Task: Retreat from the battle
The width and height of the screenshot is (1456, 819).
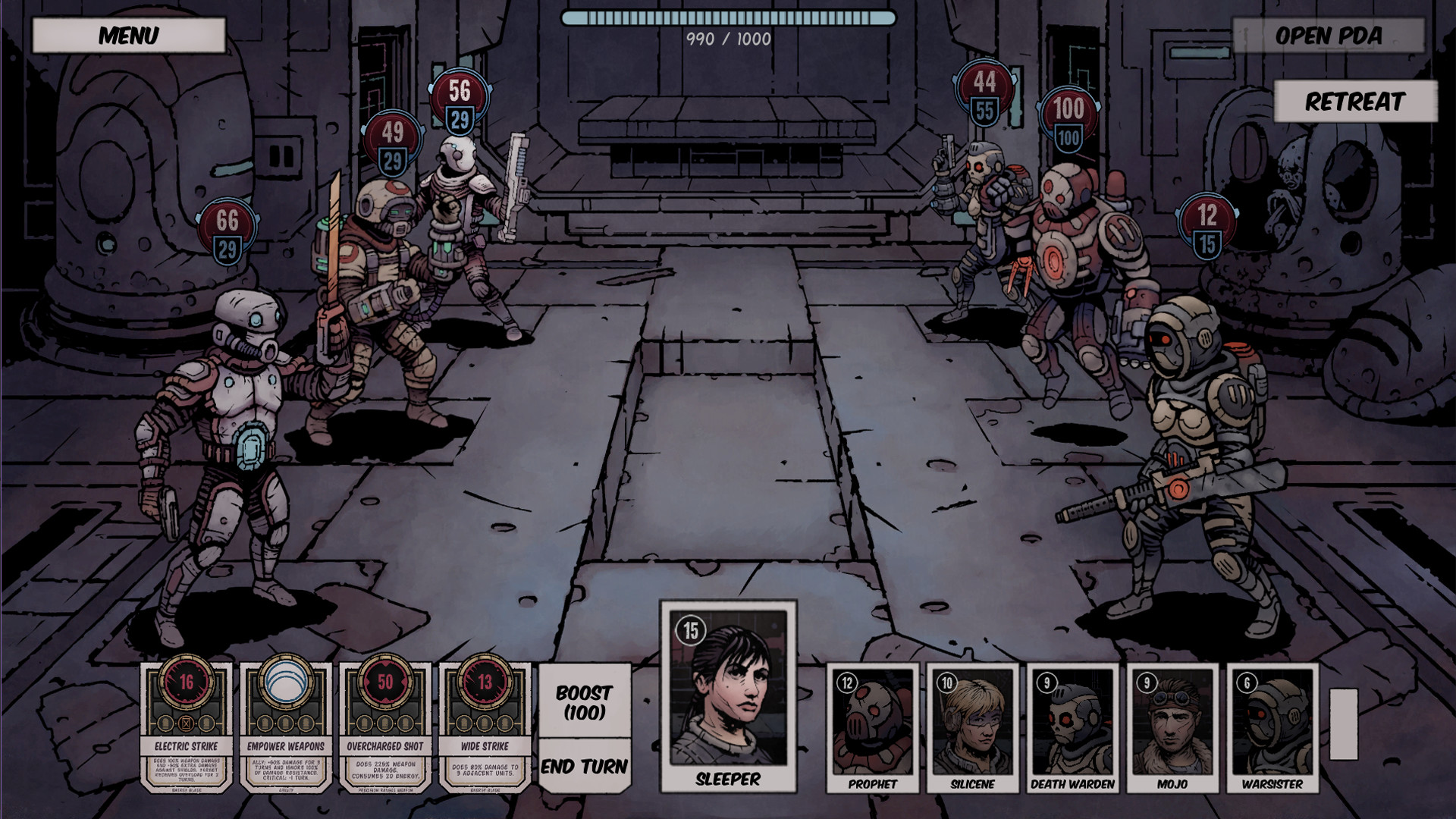Action: click(1355, 99)
